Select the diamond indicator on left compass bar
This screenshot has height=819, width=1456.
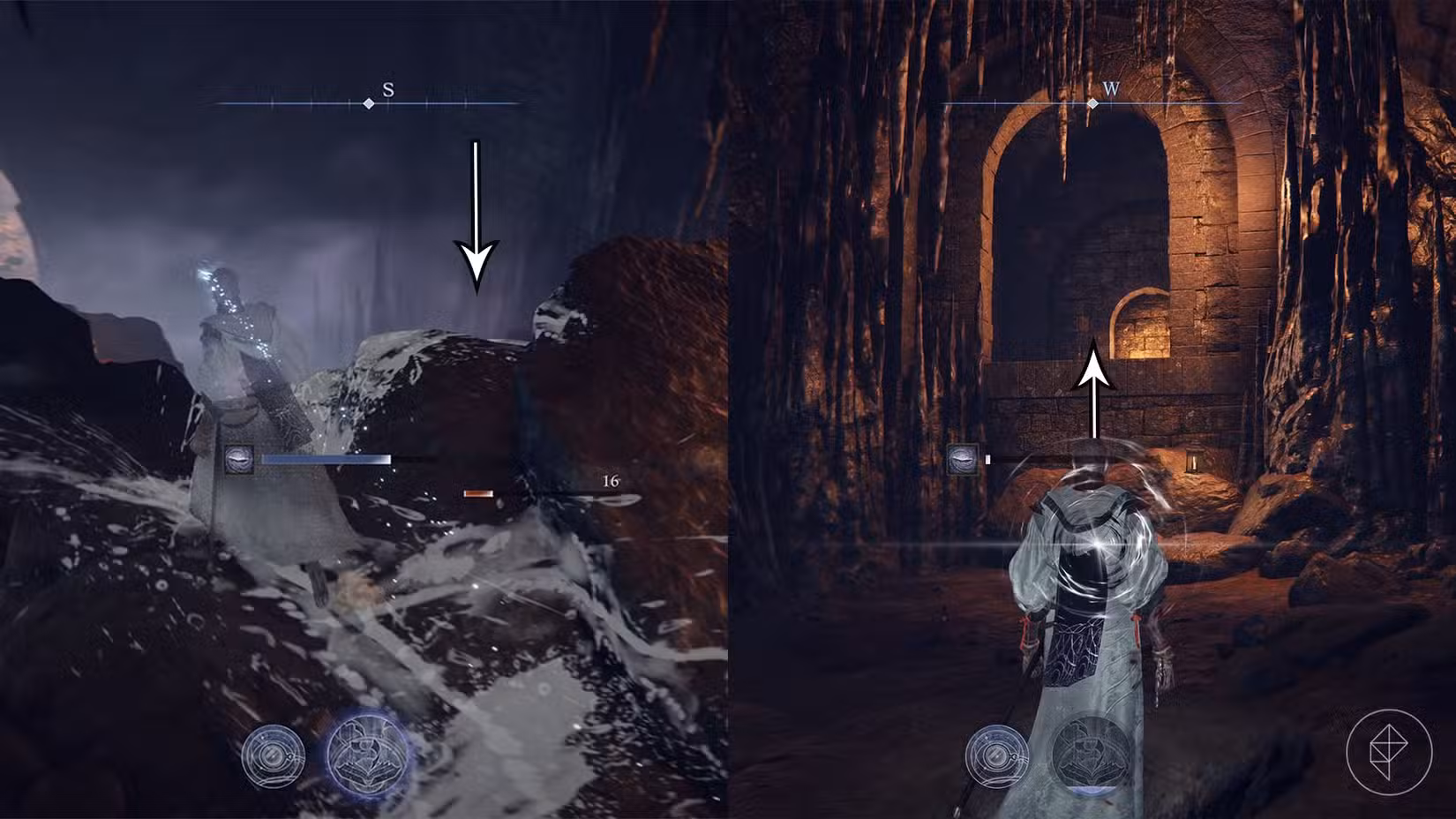(366, 103)
